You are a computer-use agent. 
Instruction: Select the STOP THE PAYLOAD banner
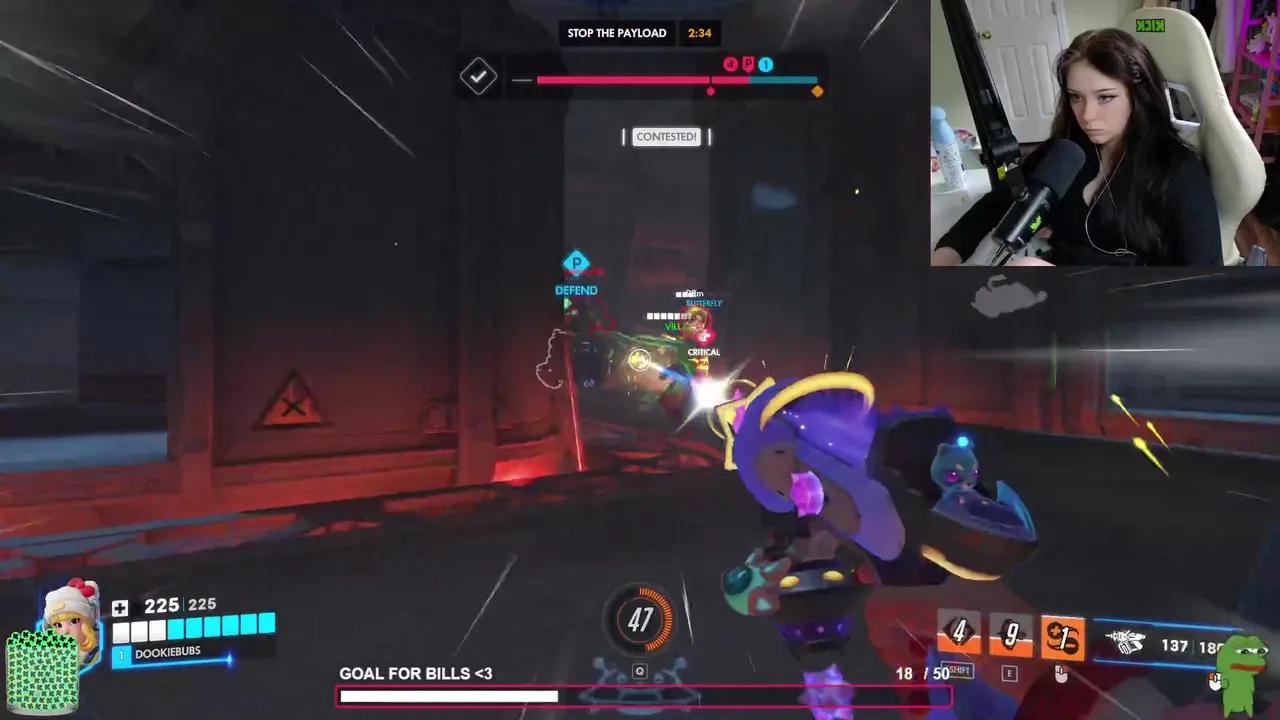click(x=617, y=33)
